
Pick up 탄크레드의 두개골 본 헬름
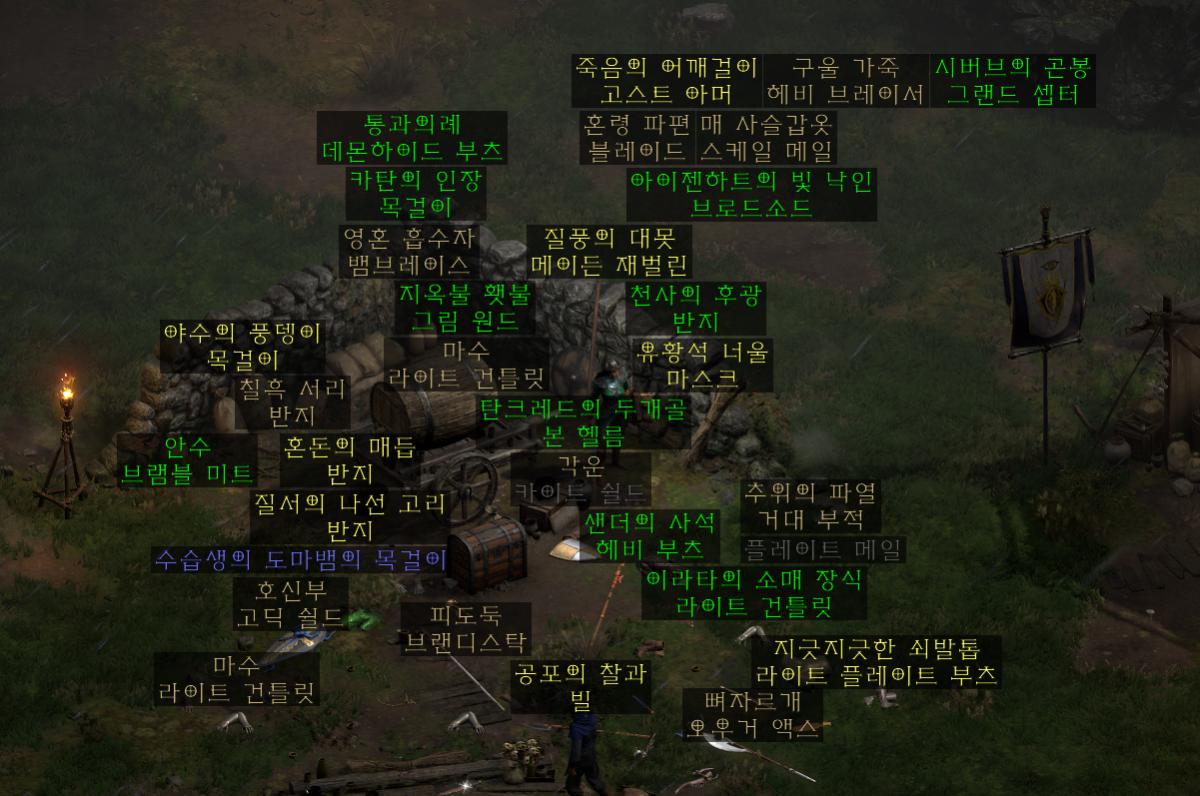(x=584, y=423)
